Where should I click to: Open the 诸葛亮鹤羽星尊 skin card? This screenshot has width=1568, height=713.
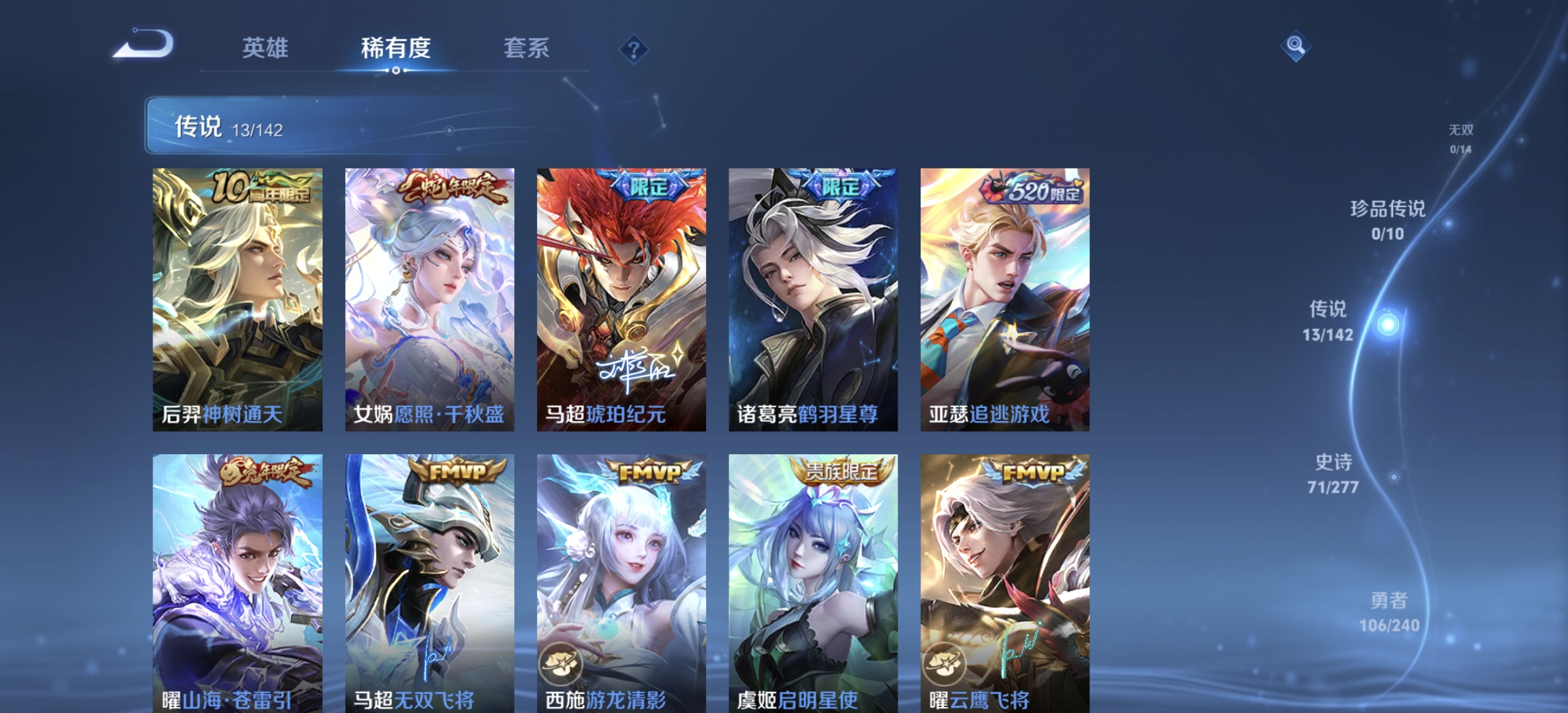click(x=812, y=300)
